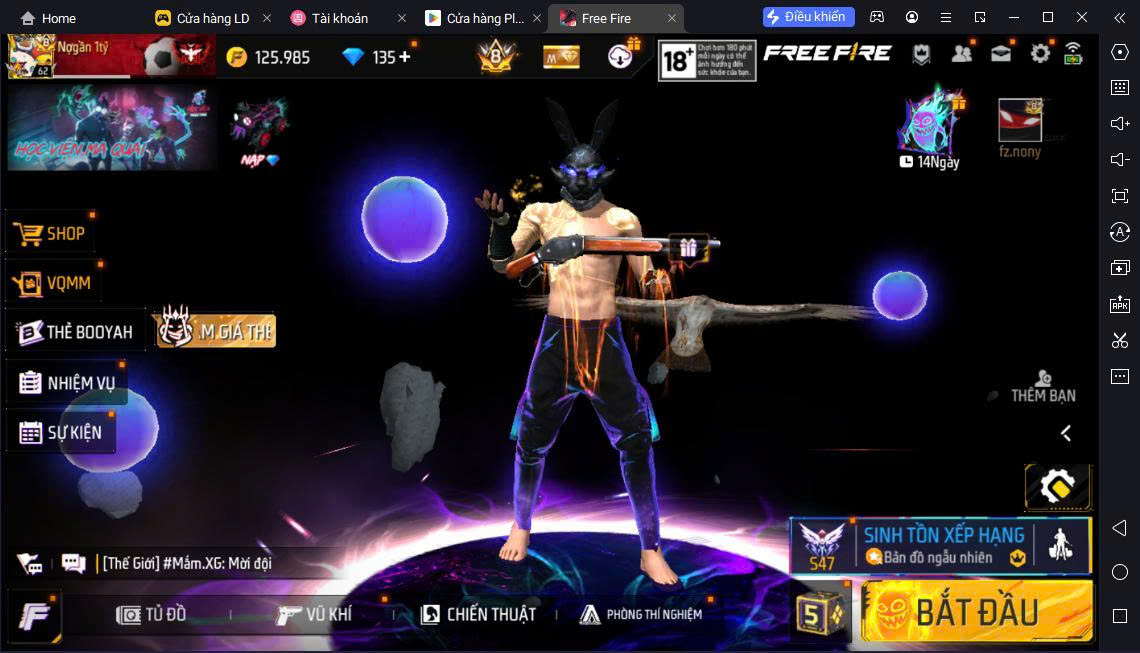Screen dimensions: 1140x653
Task: Open the player profile avatar
Action: pyautogui.click(x=30, y=56)
